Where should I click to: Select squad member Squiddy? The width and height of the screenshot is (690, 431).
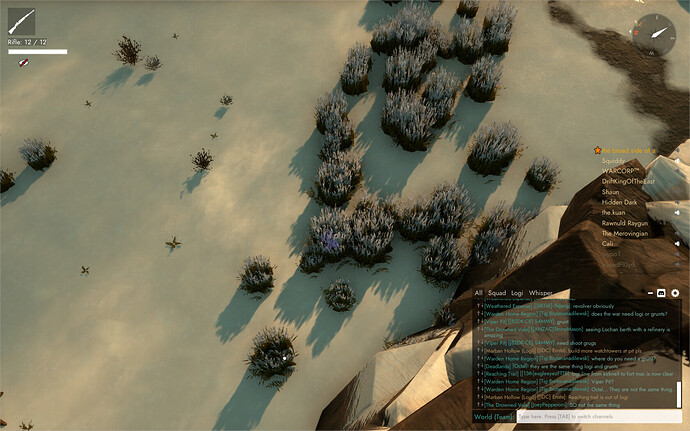pyautogui.click(x=613, y=160)
